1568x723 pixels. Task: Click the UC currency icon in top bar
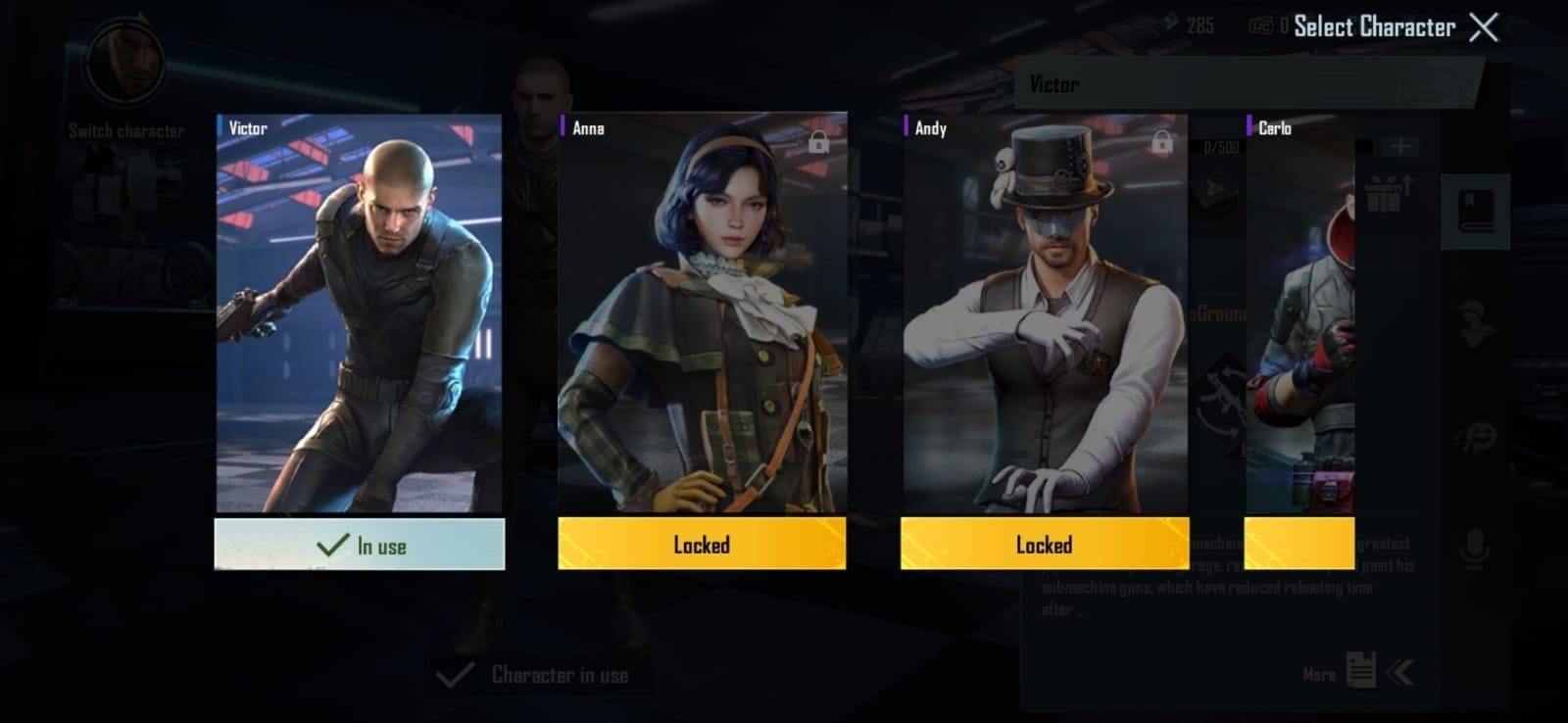(1261, 25)
